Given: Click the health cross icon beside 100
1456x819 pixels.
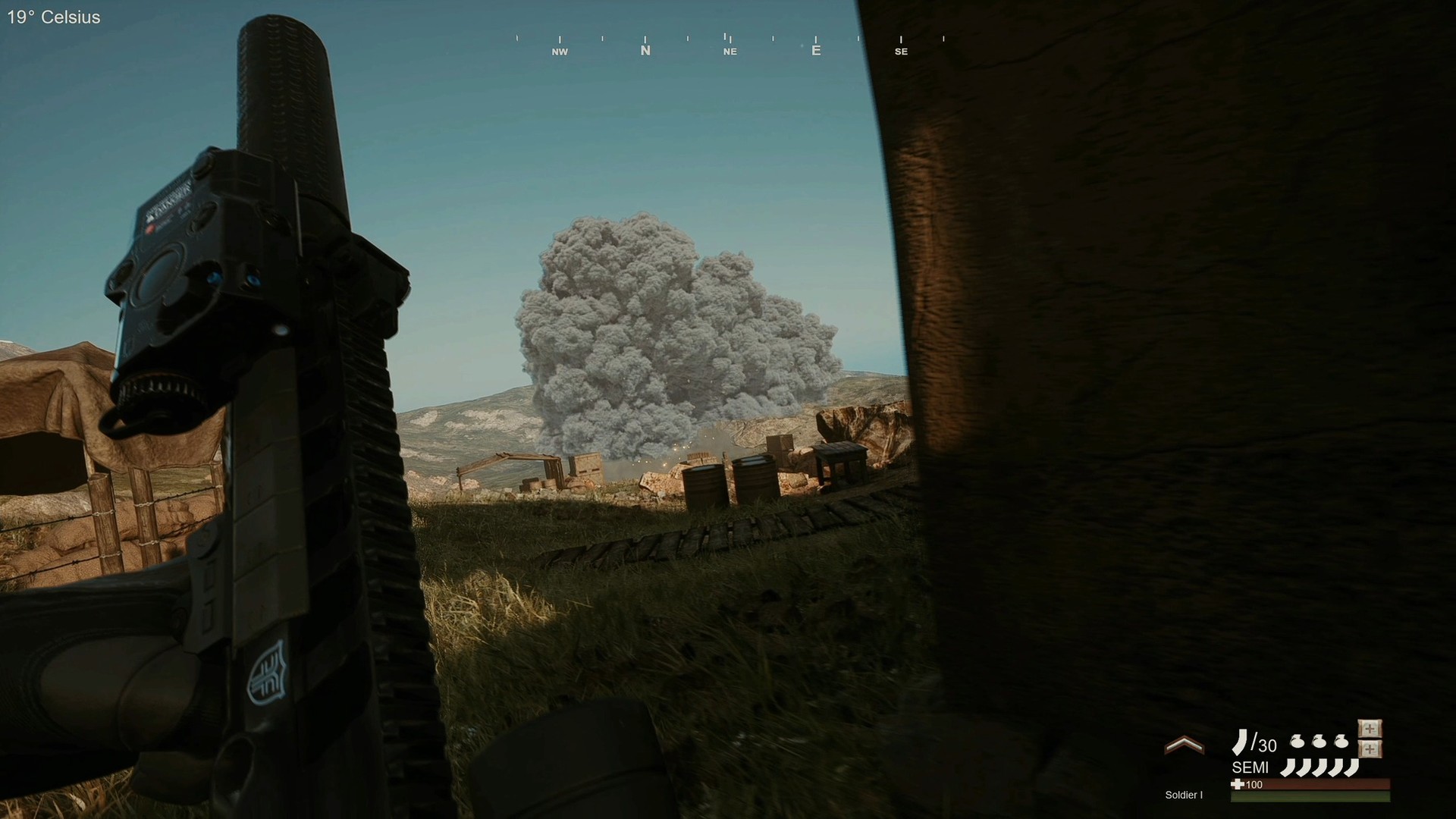Looking at the screenshot, I should tap(1238, 785).
